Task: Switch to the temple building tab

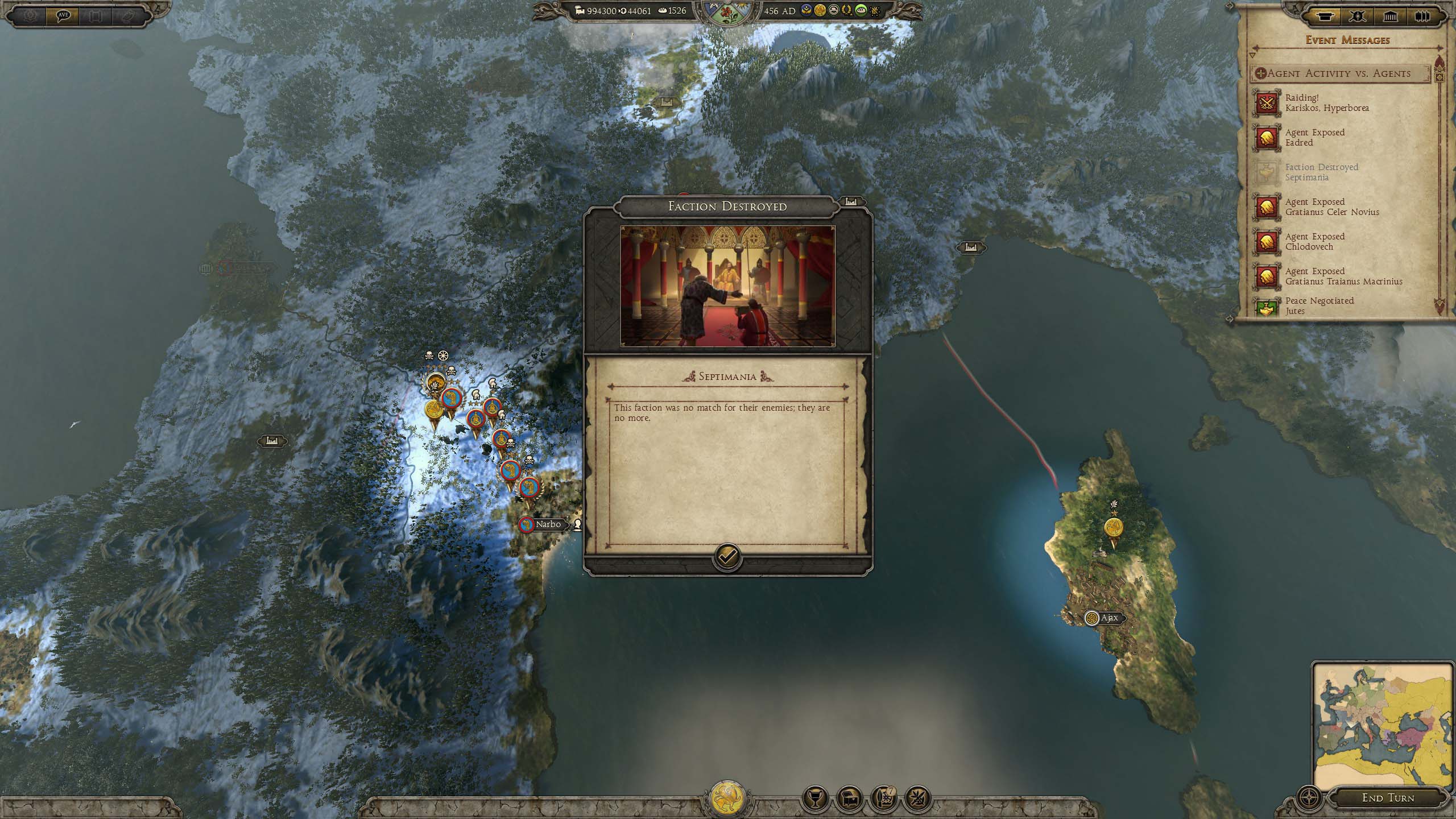Action: click(x=1390, y=16)
